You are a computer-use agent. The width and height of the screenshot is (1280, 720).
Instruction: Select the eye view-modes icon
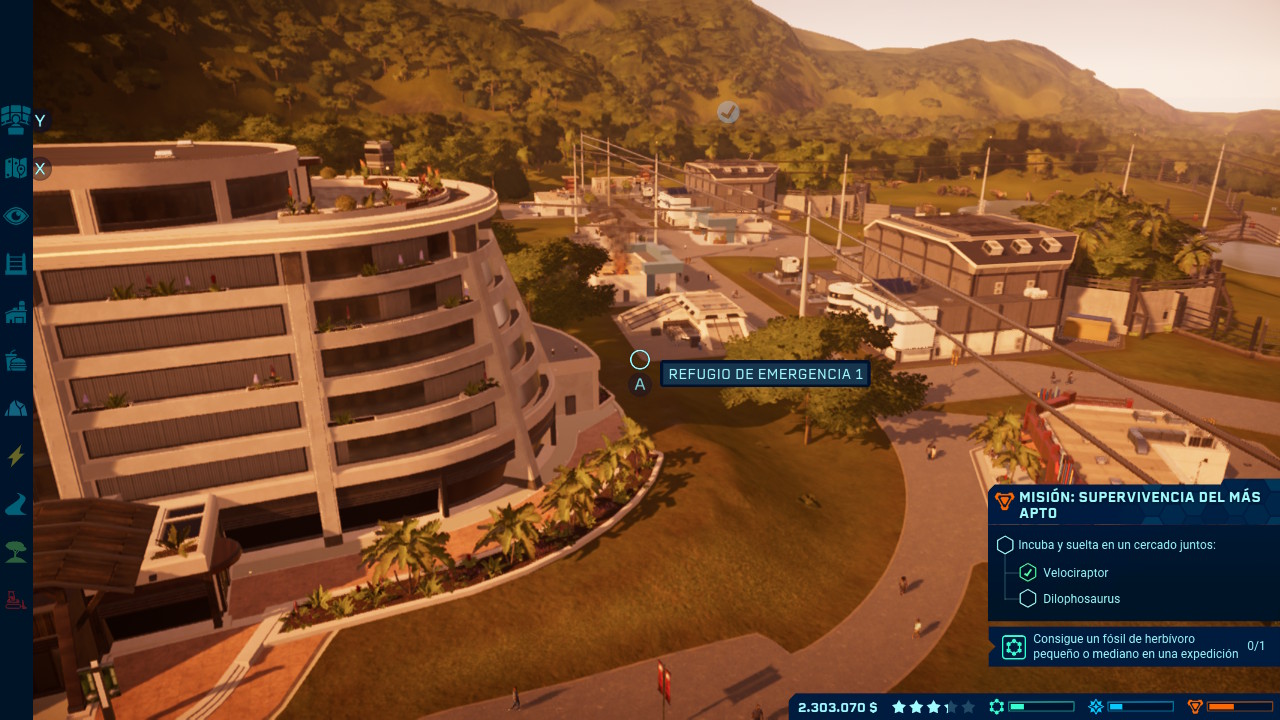[16, 216]
